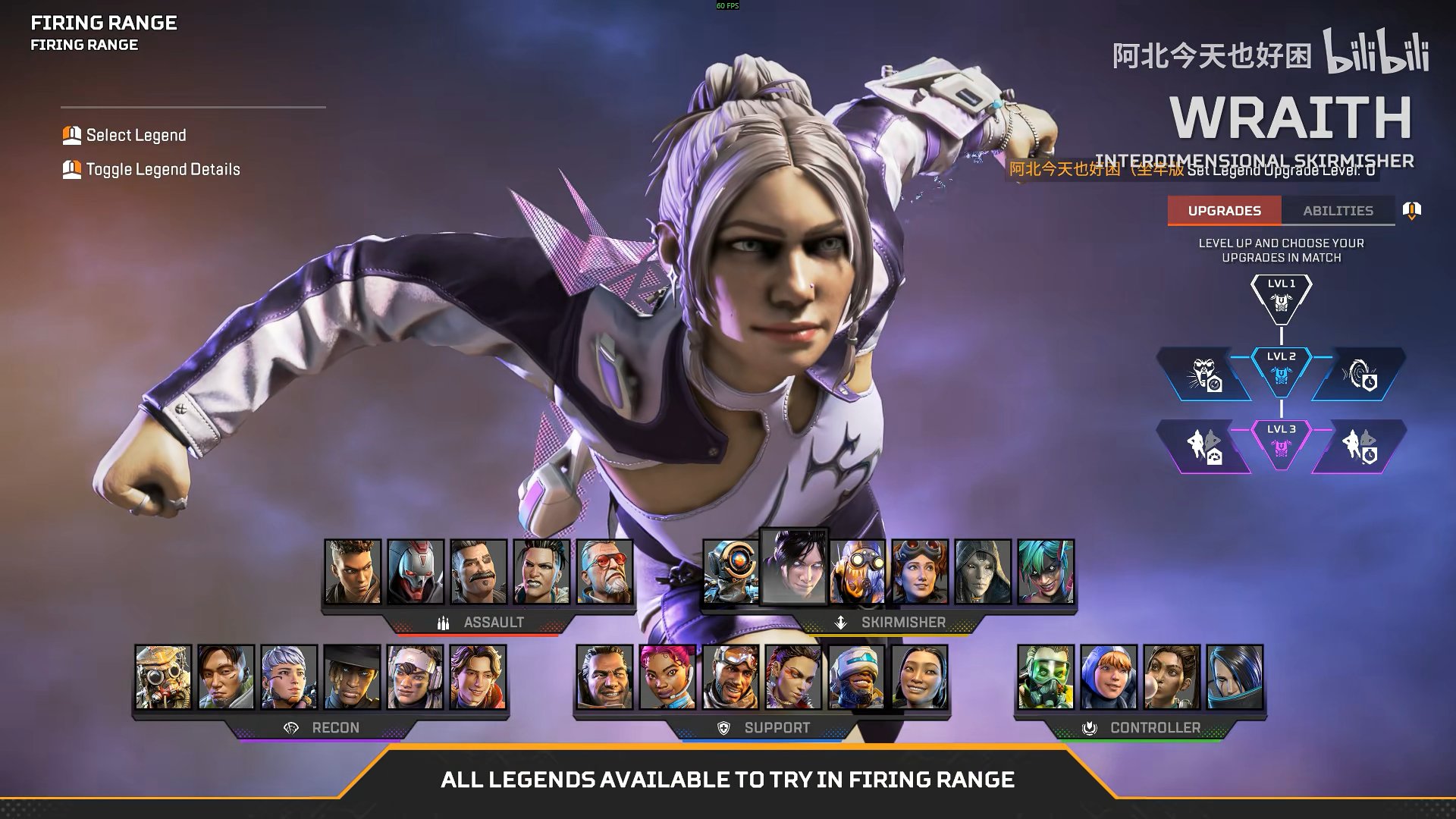Viewport: 1456px width, 819px height.
Task: Select Bloodhound in the Recon class
Action: click(x=163, y=677)
